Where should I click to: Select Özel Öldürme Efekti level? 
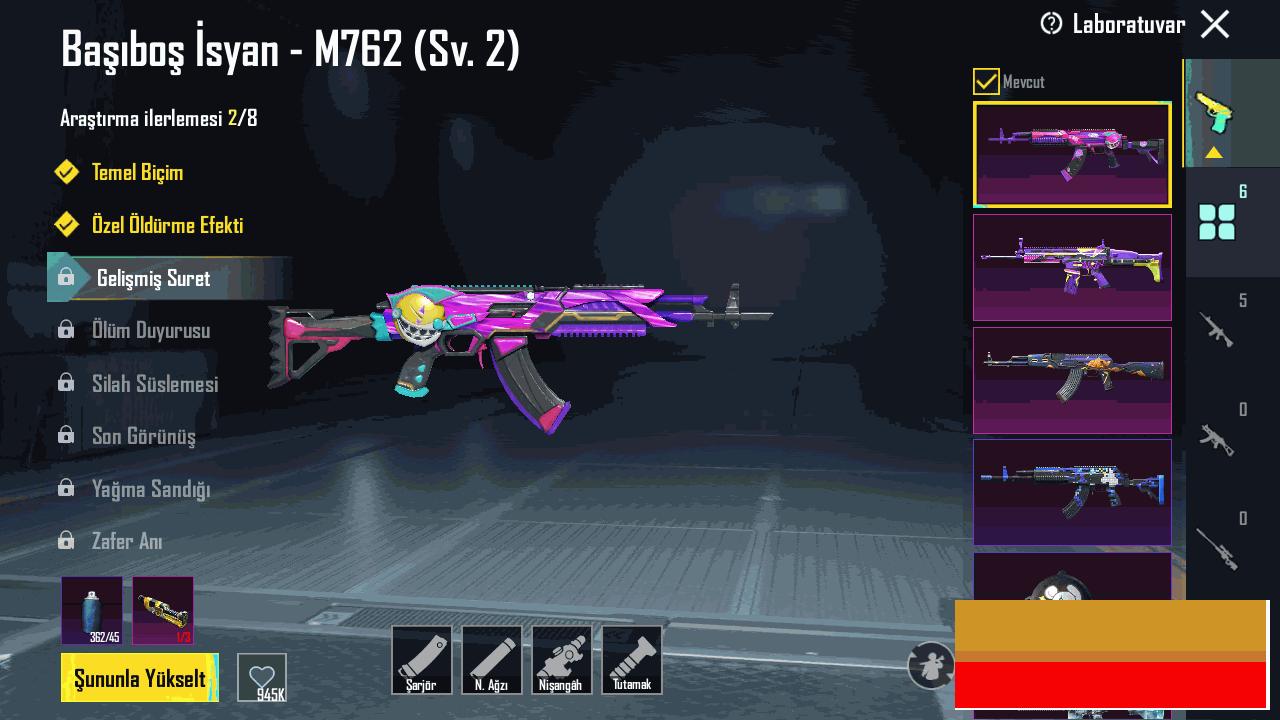click(167, 225)
